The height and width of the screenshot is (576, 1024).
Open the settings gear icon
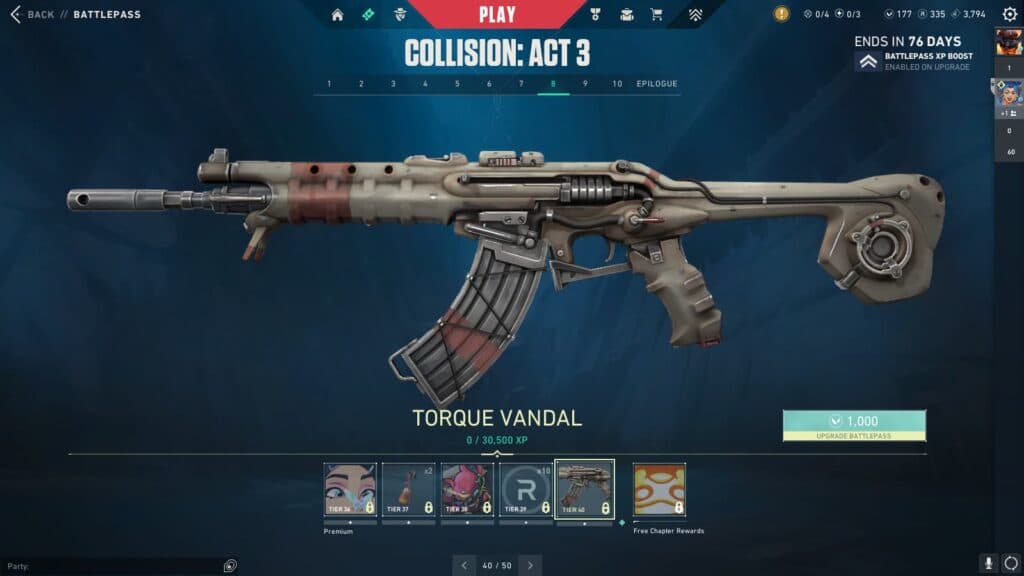pos(1010,14)
